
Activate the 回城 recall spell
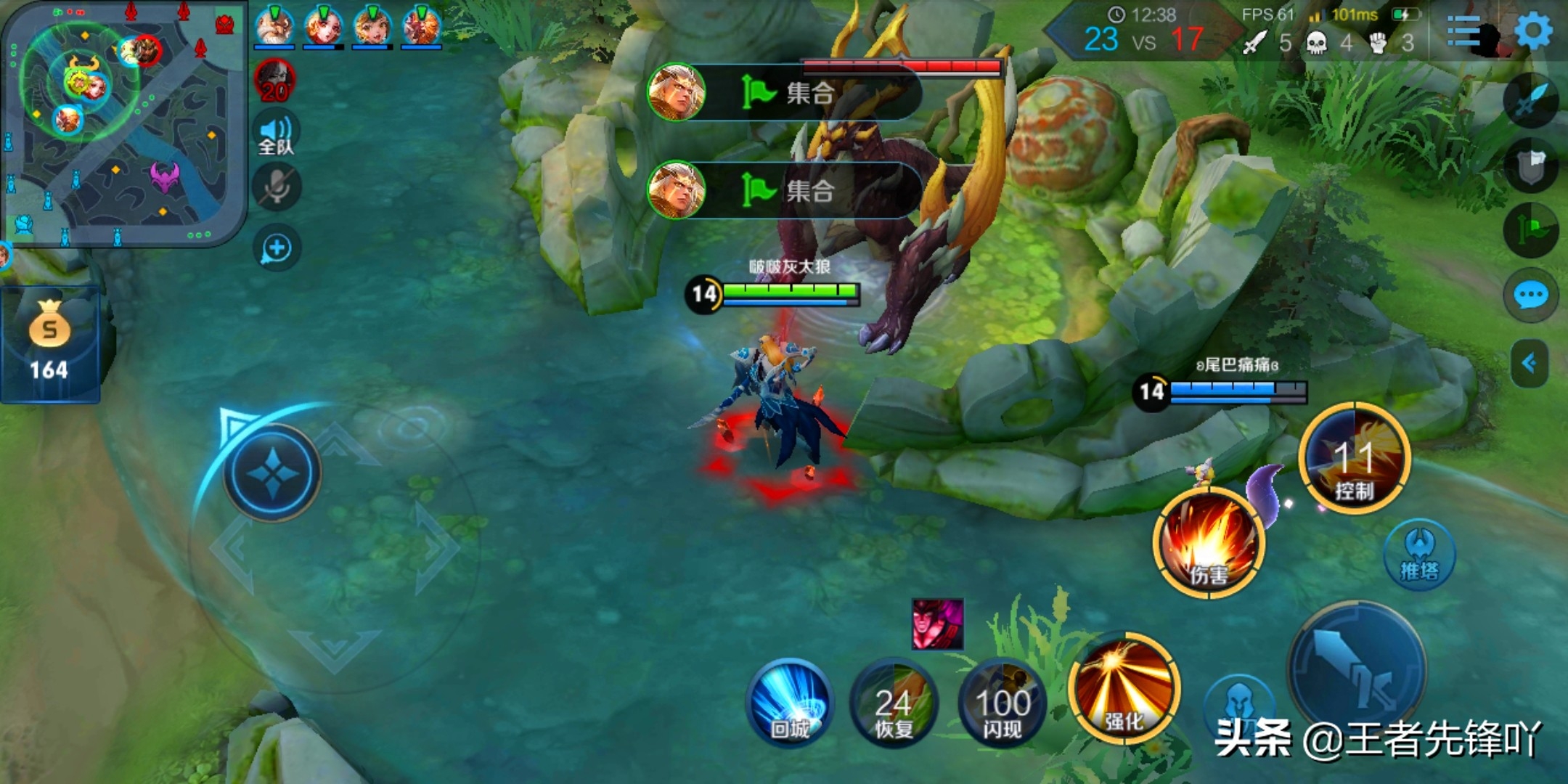pyautogui.click(x=790, y=702)
